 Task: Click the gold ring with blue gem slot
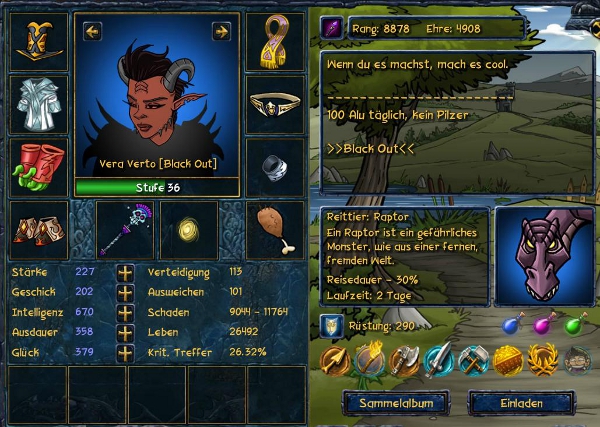pos(274,103)
